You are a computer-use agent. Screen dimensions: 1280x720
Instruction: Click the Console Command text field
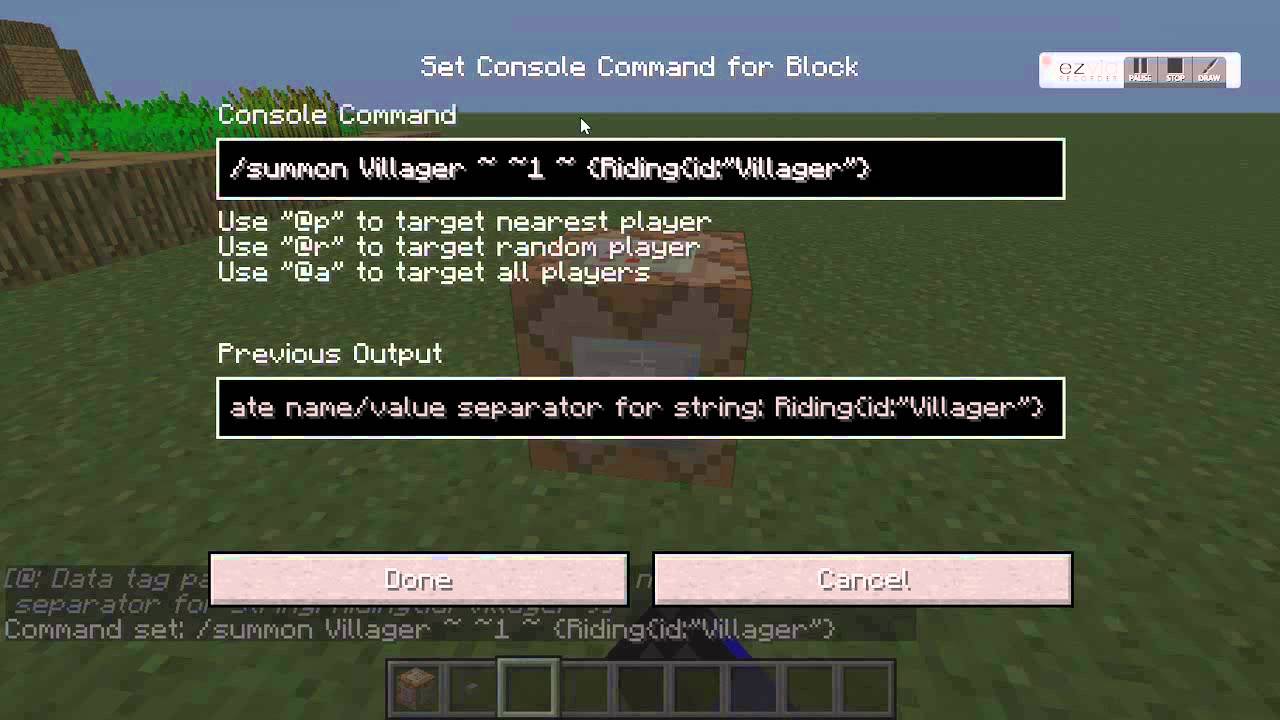640,169
